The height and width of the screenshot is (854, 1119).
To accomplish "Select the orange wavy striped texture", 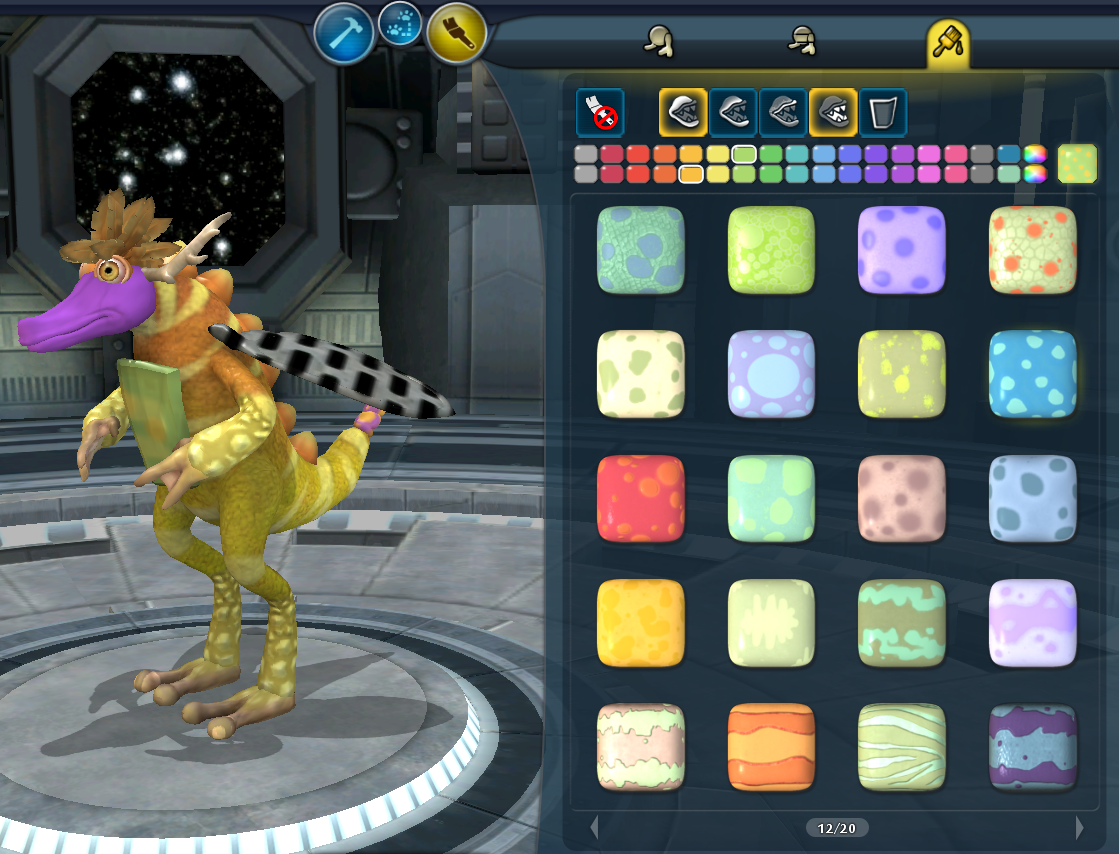I will point(771,747).
